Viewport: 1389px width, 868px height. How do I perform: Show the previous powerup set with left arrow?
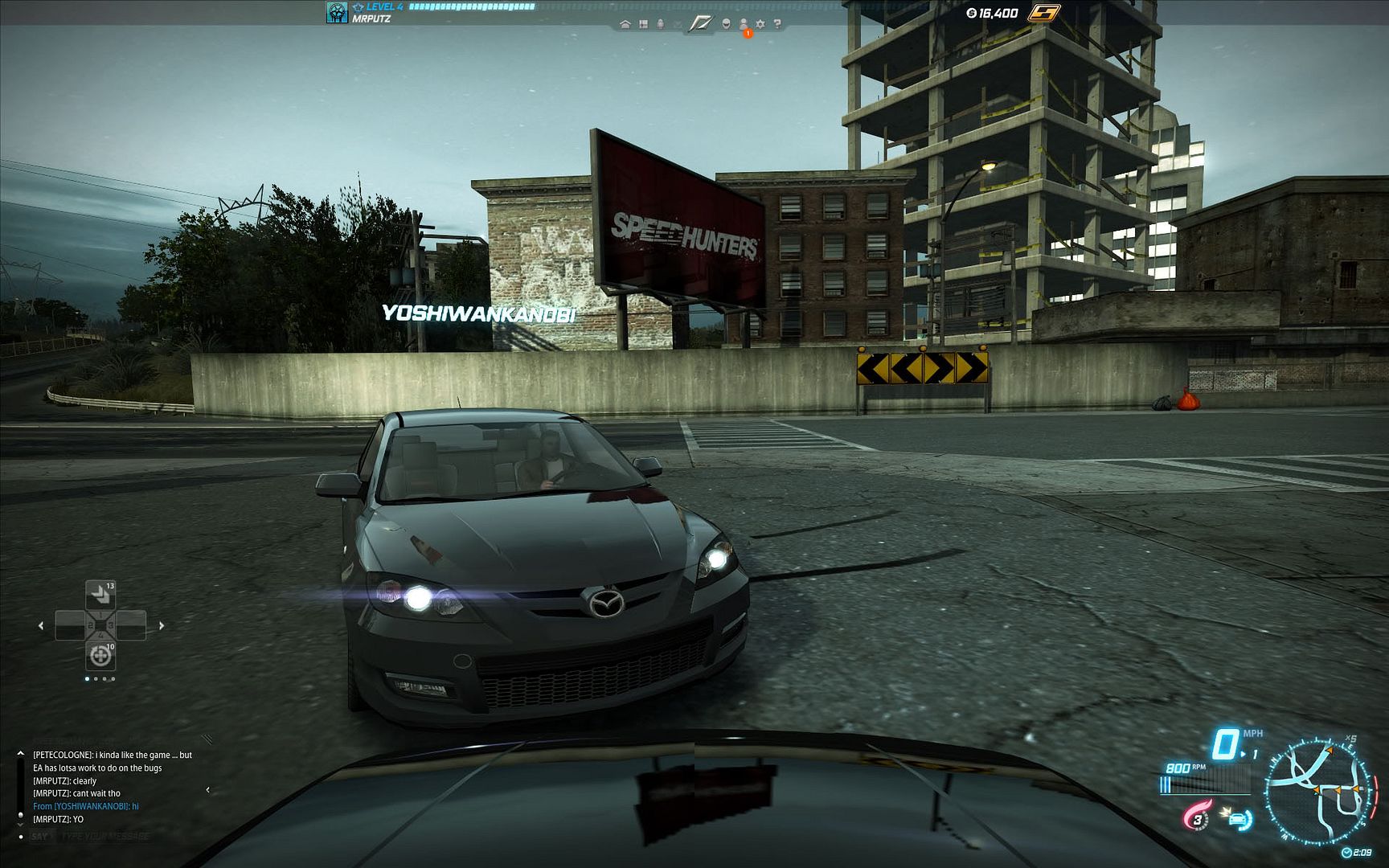[41, 625]
